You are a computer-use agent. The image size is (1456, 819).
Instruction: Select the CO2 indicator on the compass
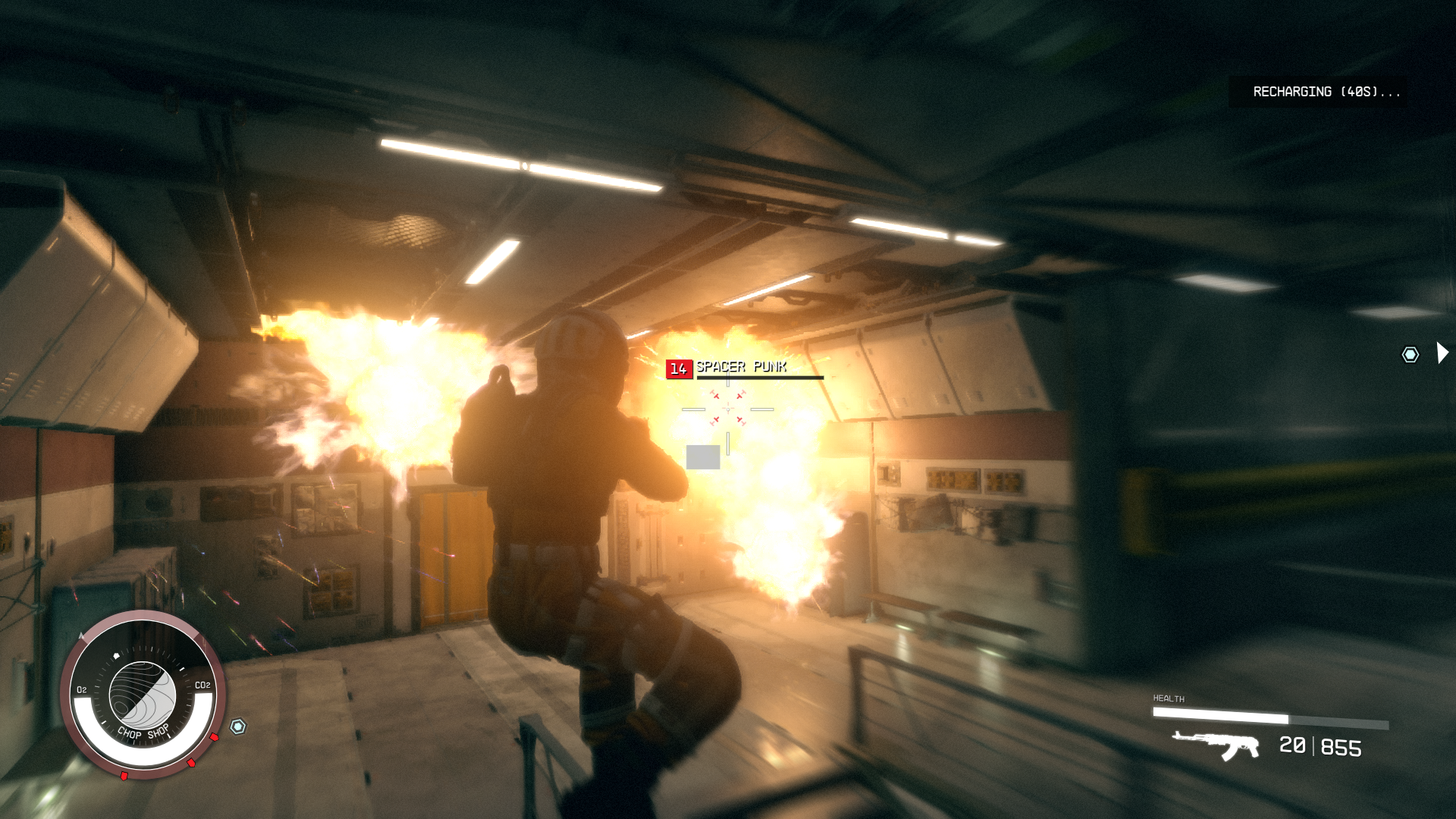click(202, 686)
